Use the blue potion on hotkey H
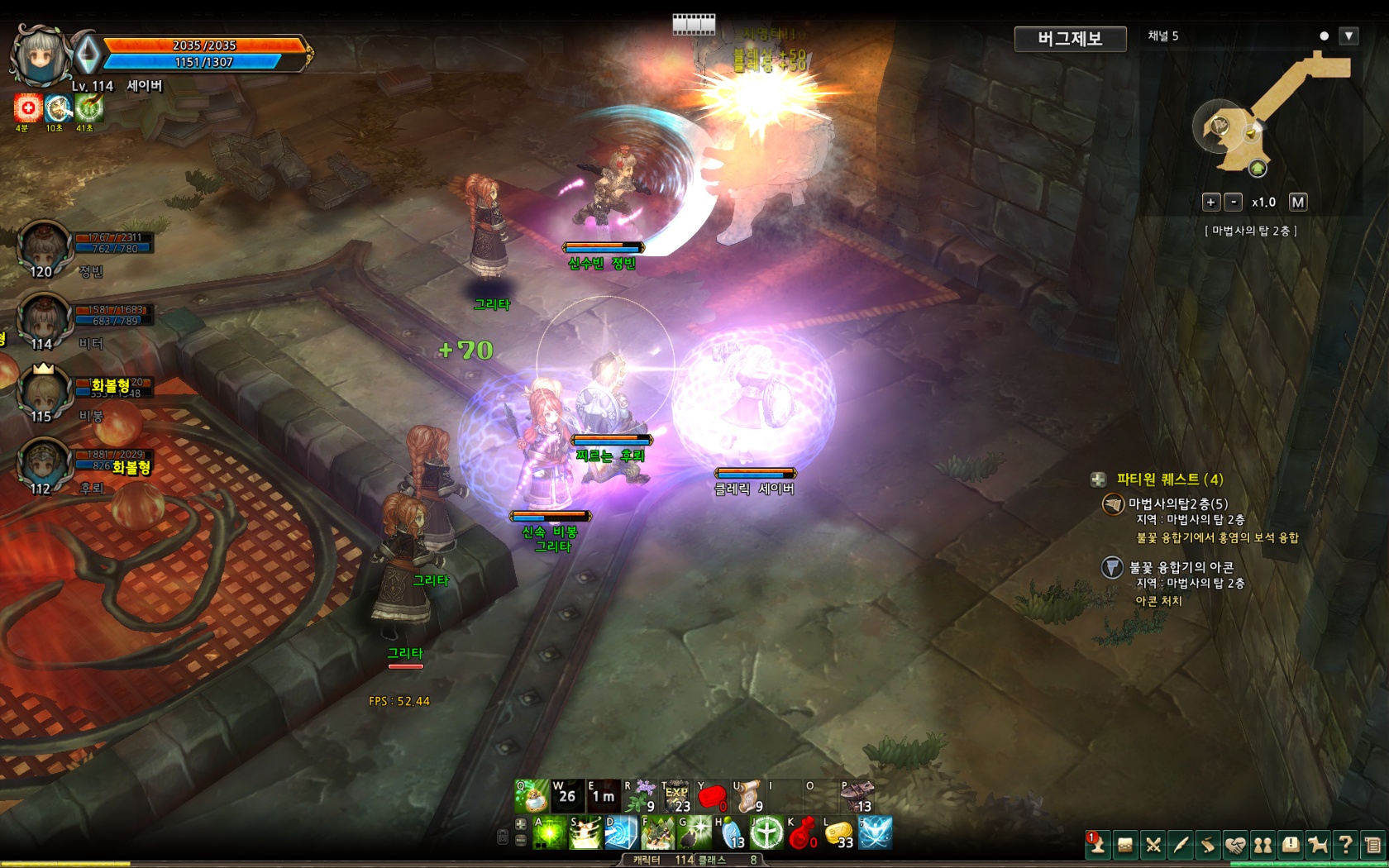 coord(730,833)
